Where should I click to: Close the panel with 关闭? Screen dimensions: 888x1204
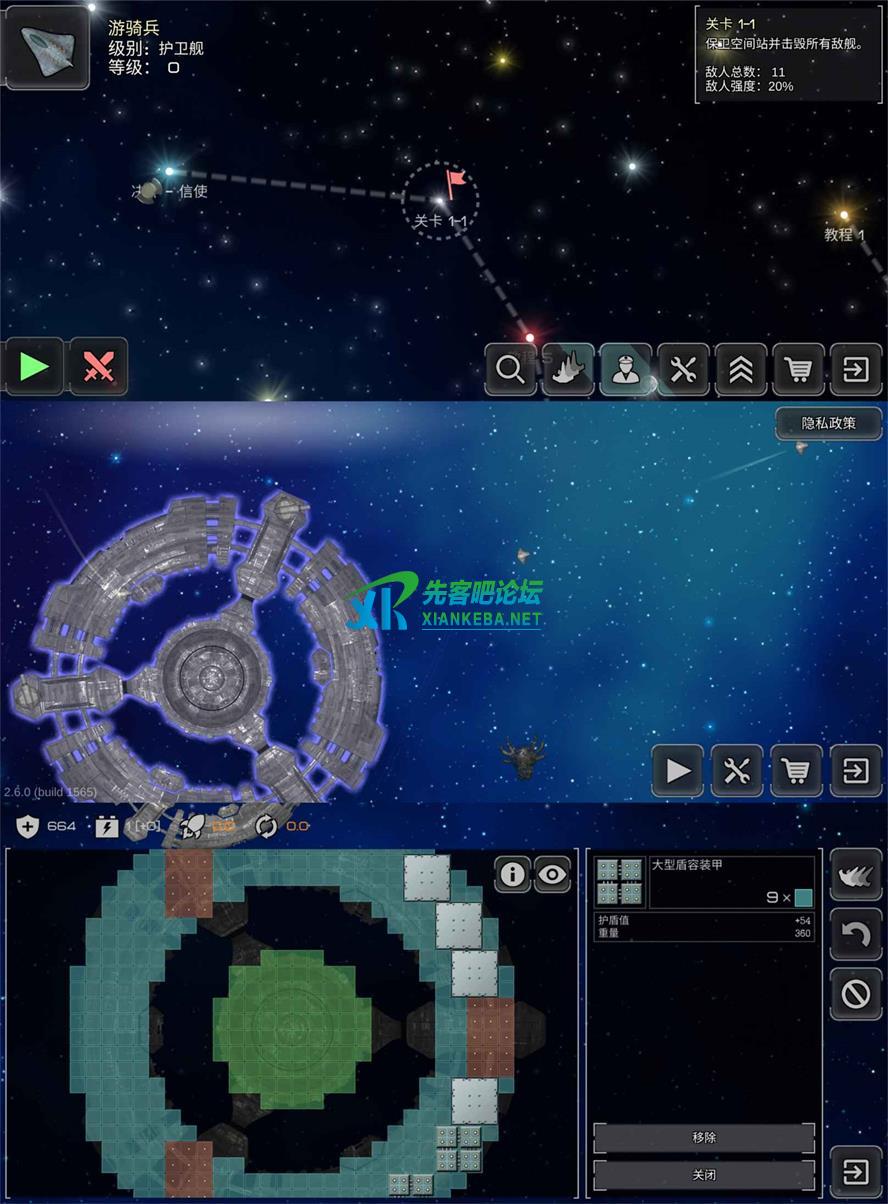(x=704, y=1174)
